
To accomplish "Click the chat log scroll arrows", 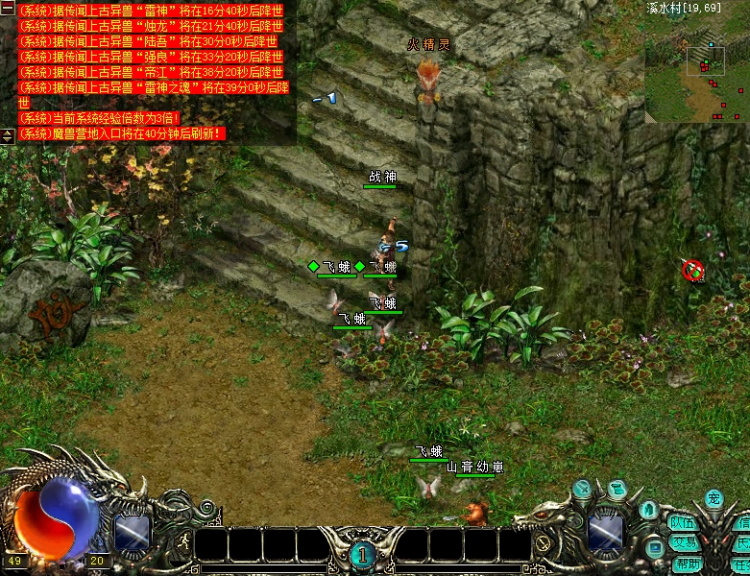I will pyautogui.click(x=7, y=134).
